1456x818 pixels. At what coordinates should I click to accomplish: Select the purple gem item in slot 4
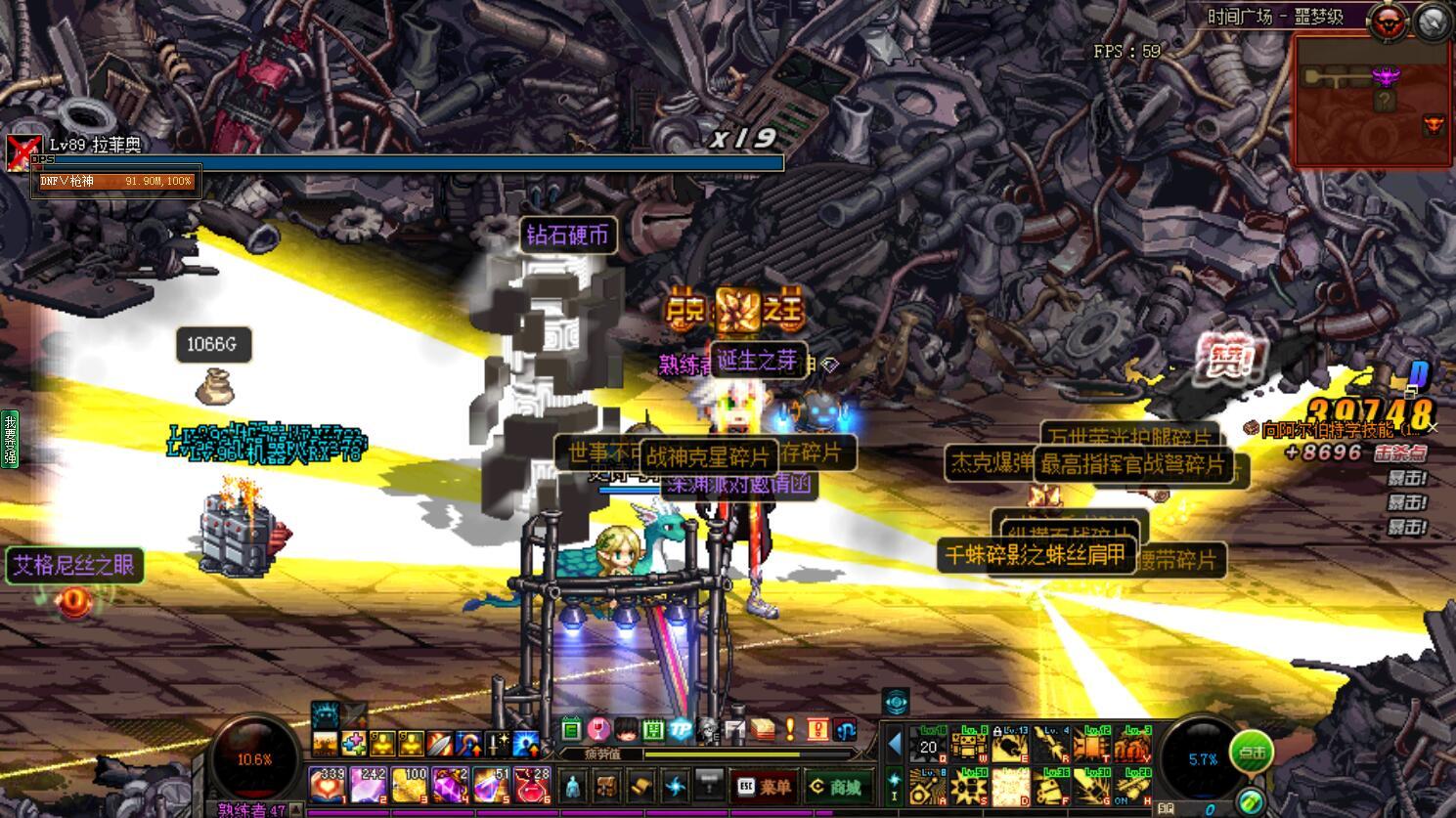[x=450, y=785]
